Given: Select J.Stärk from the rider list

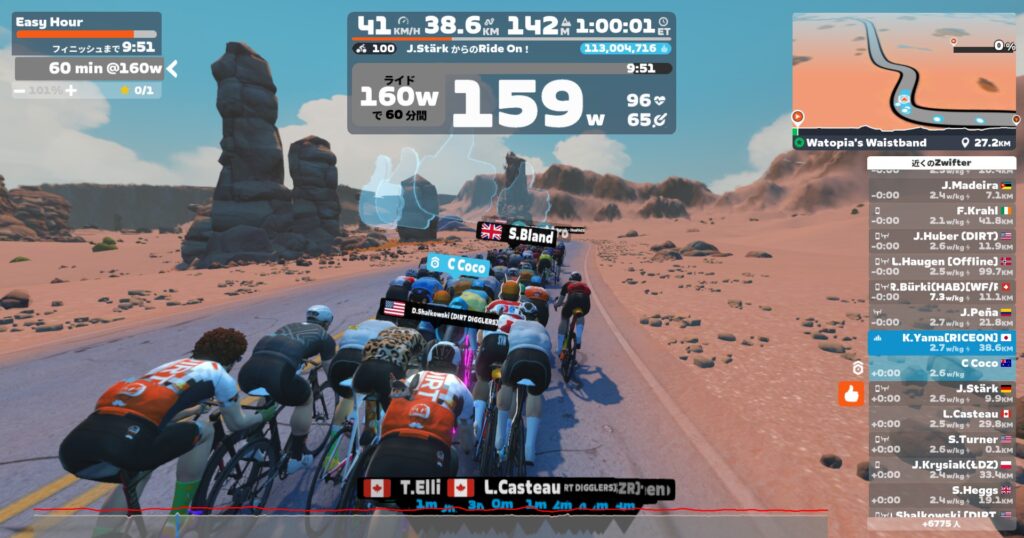Looking at the screenshot, I should tap(942, 393).
